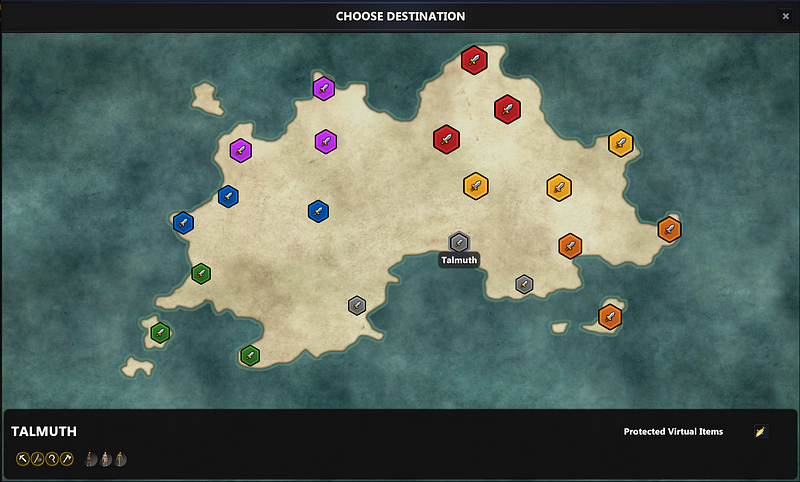Choose the orange marker on the southeastern islet
The height and width of the screenshot is (482, 800).
[610, 317]
